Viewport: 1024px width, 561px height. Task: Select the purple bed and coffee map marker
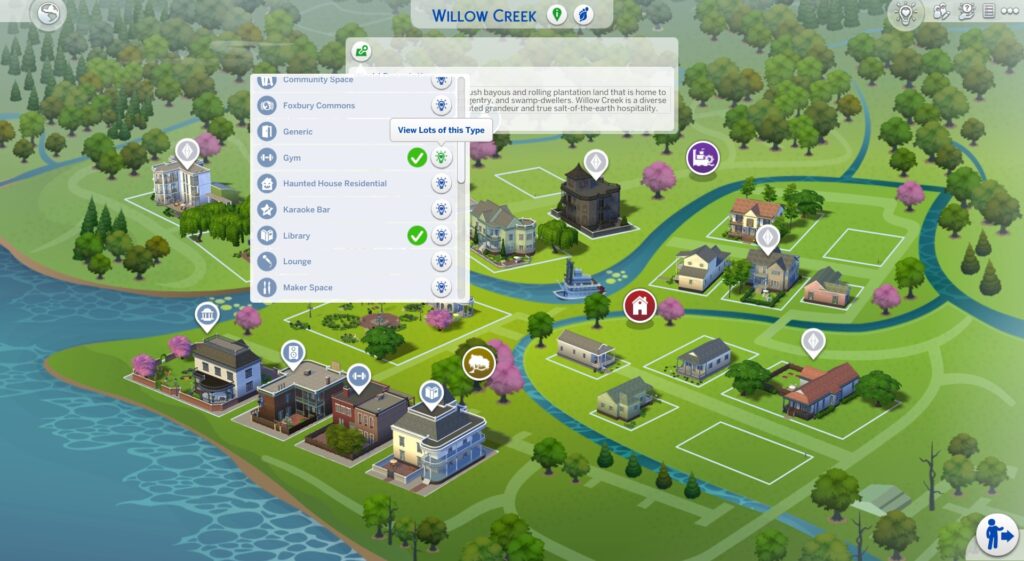click(702, 157)
